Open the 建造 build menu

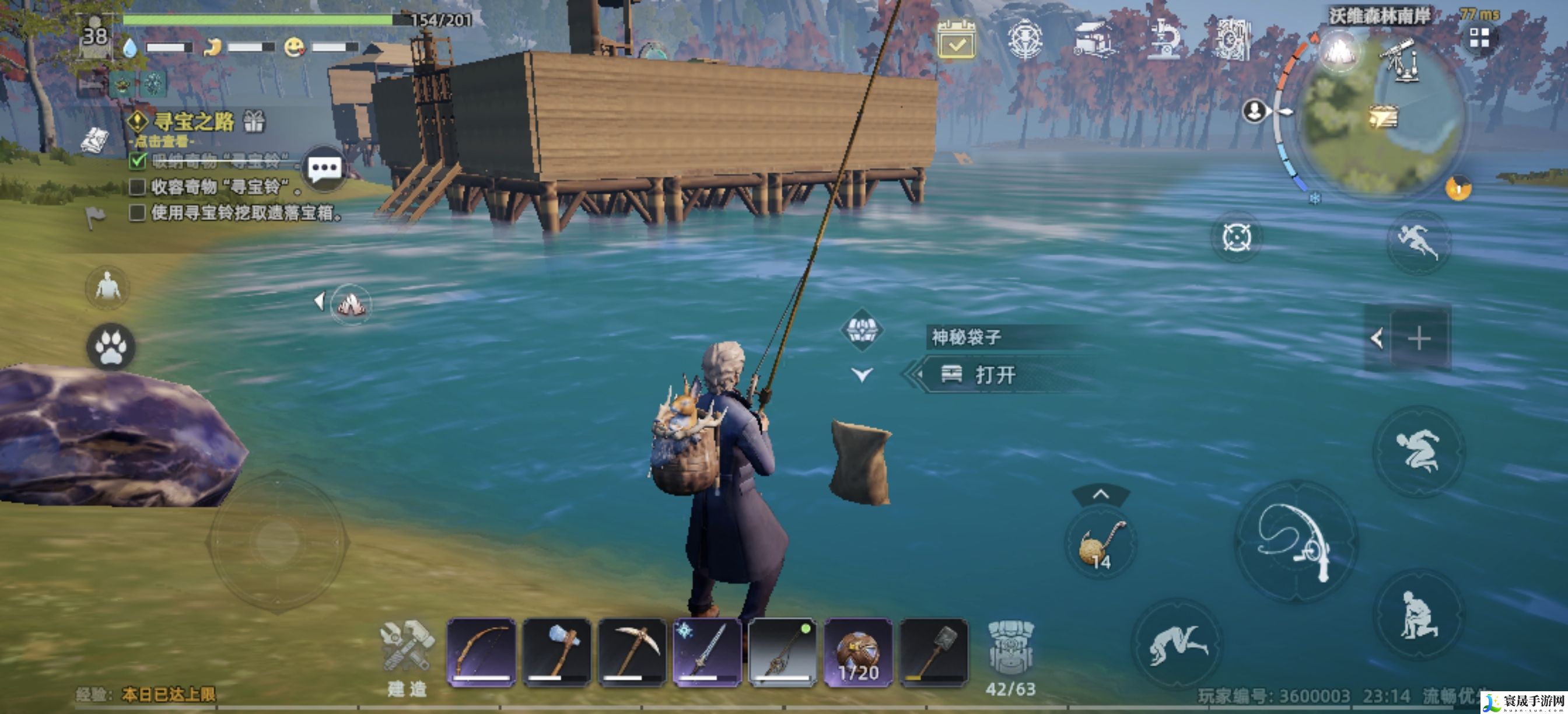coord(407,657)
